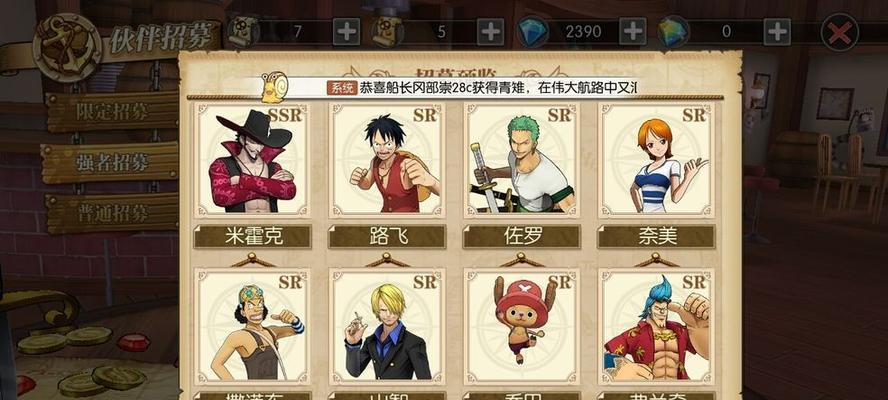Select the Usopp card with the goggles
This screenshot has height=400, width=888.
pyautogui.click(x=252, y=325)
